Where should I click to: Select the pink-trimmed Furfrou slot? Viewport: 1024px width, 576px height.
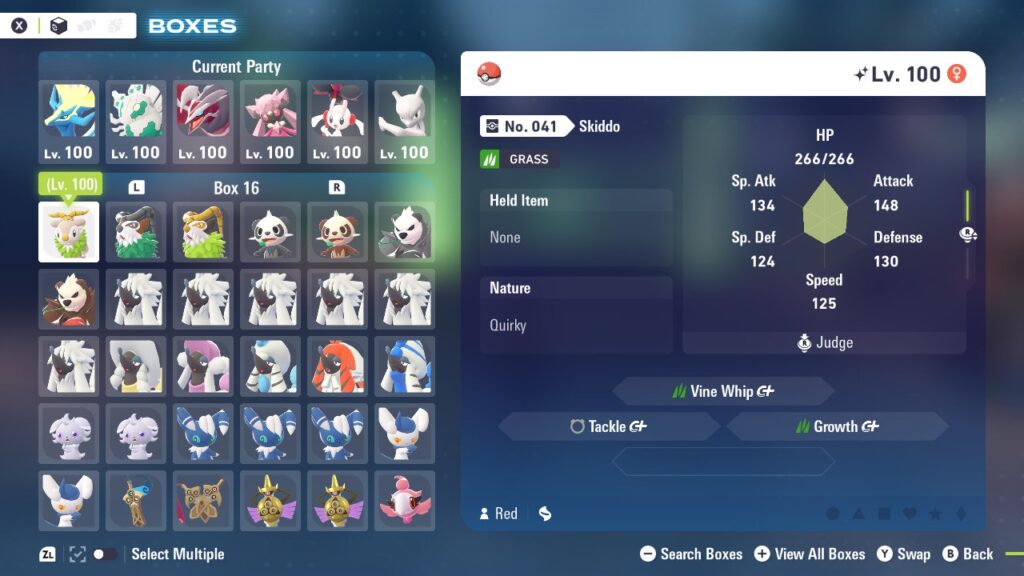coord(203,366)
